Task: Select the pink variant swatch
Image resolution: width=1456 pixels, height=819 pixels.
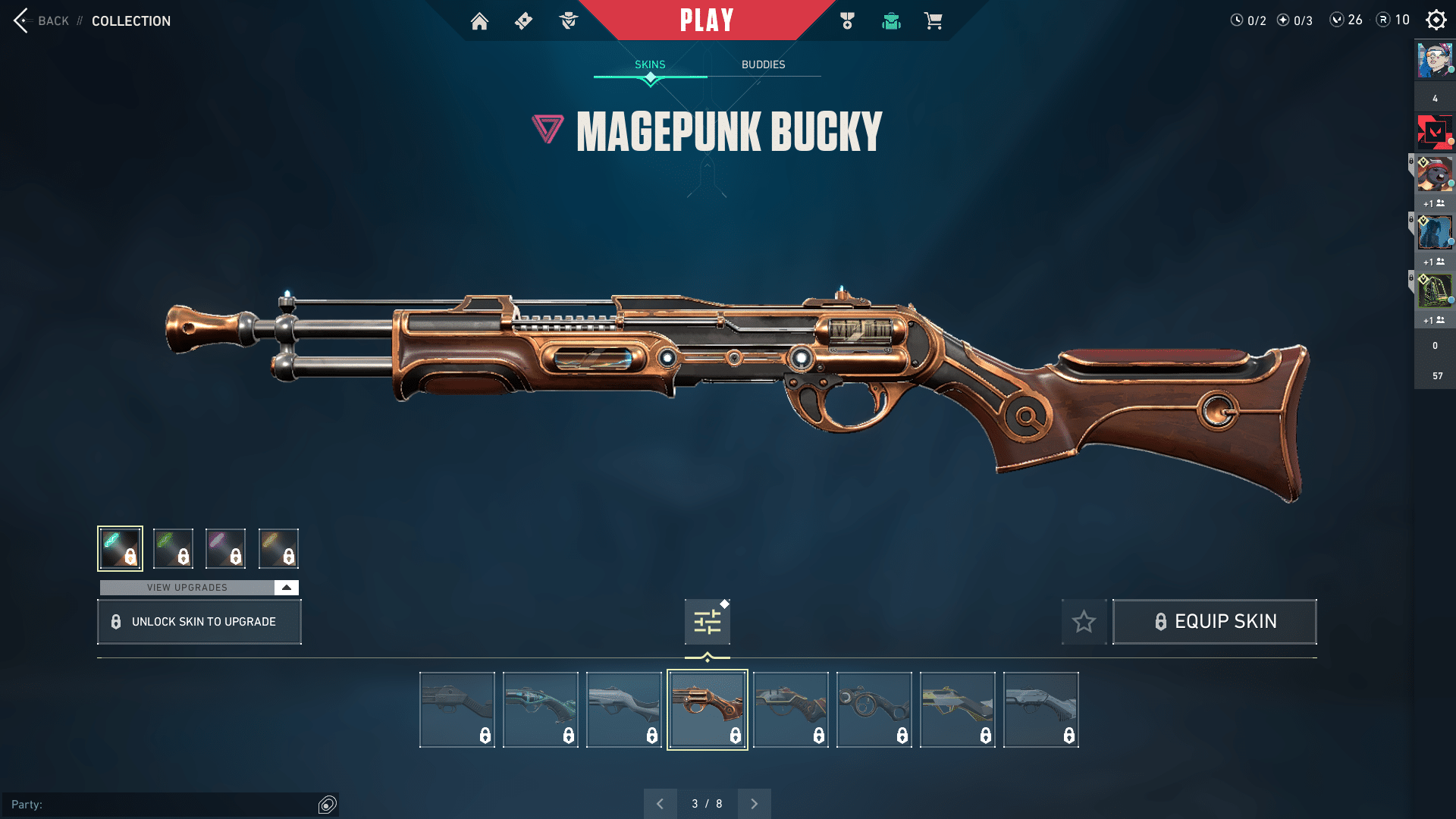Action: coord(225,548)
